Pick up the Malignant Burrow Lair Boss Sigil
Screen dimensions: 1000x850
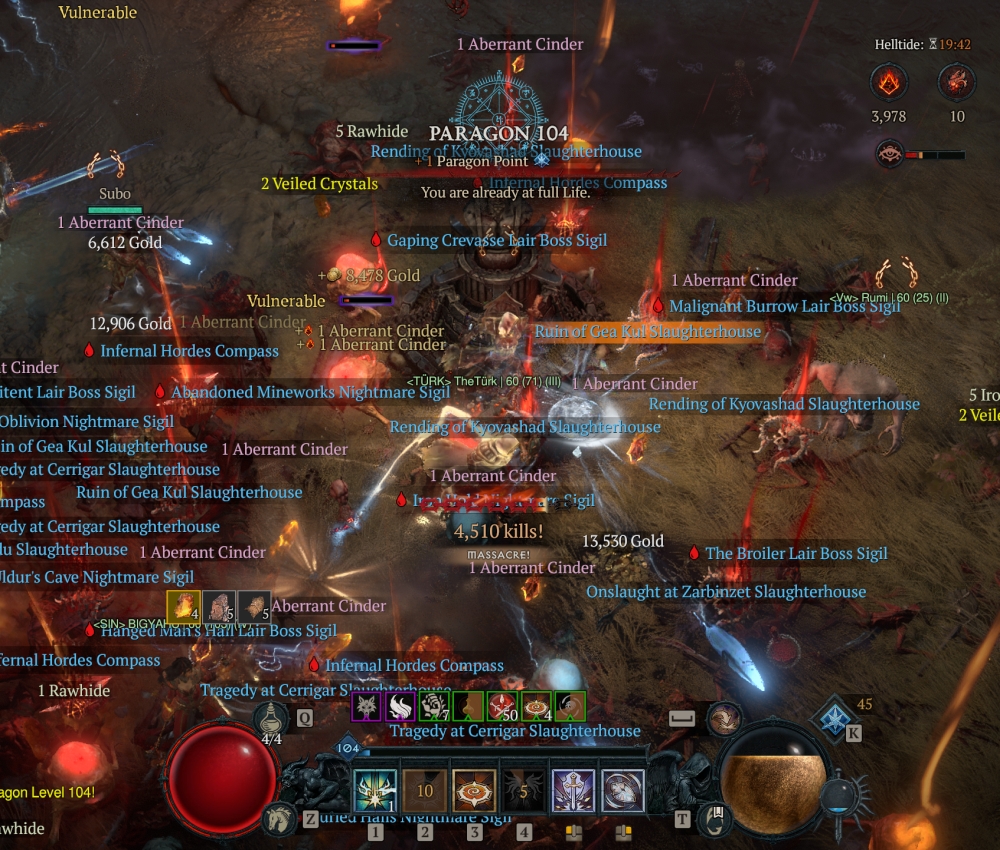pos(785,306)
